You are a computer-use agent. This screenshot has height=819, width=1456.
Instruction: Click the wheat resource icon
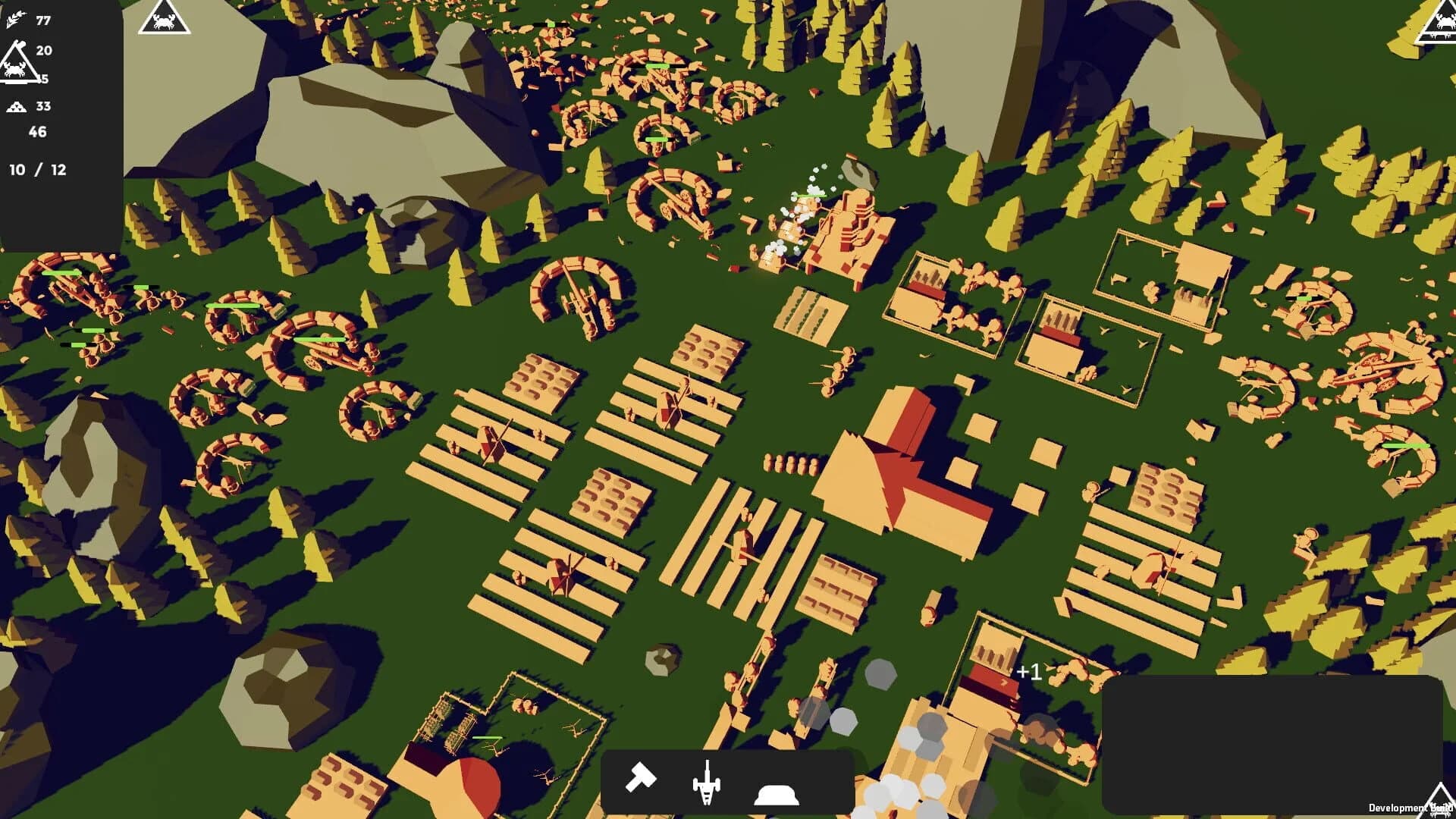(15, 21)
